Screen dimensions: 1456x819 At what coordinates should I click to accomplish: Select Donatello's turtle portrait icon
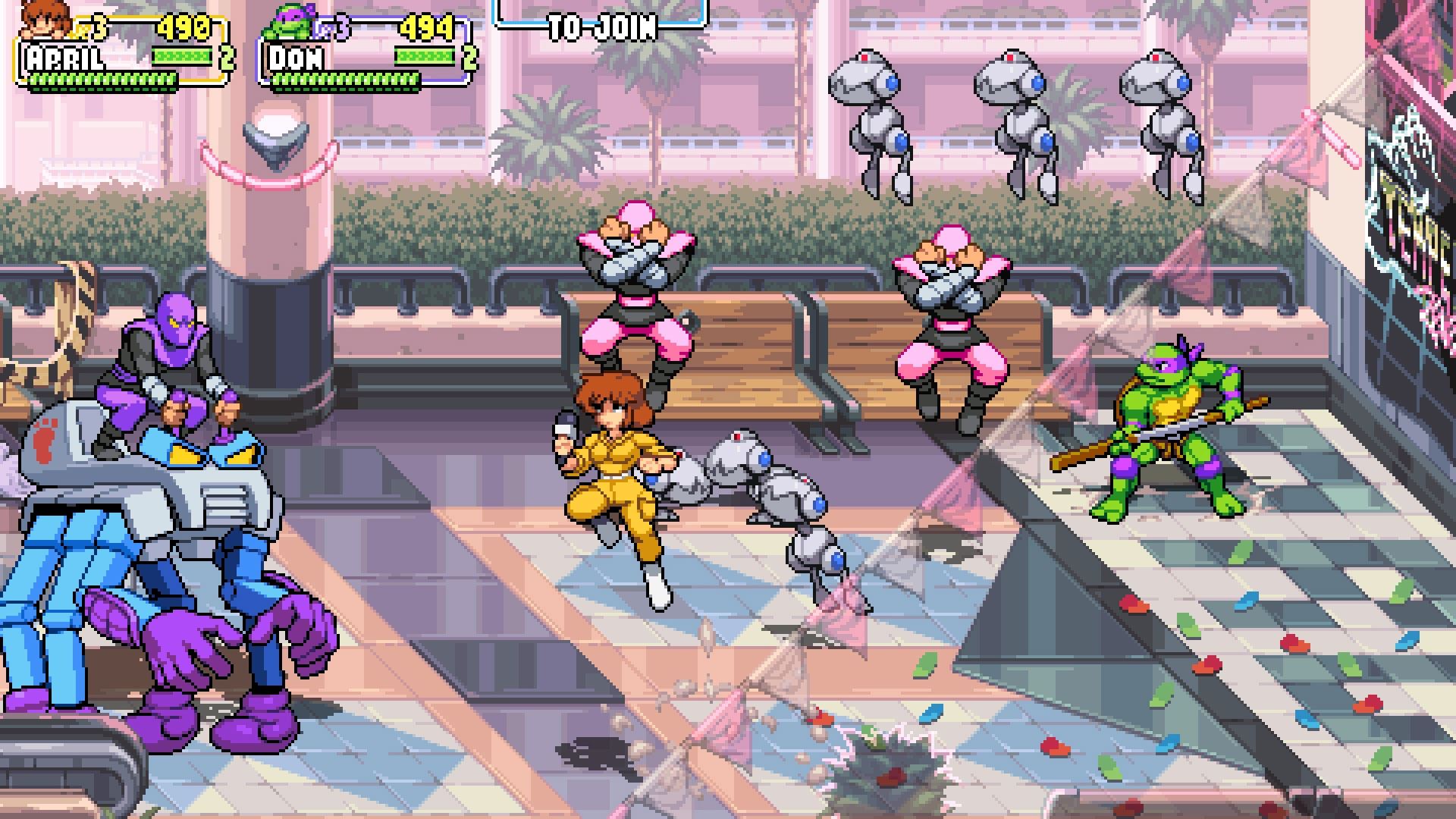291,23
